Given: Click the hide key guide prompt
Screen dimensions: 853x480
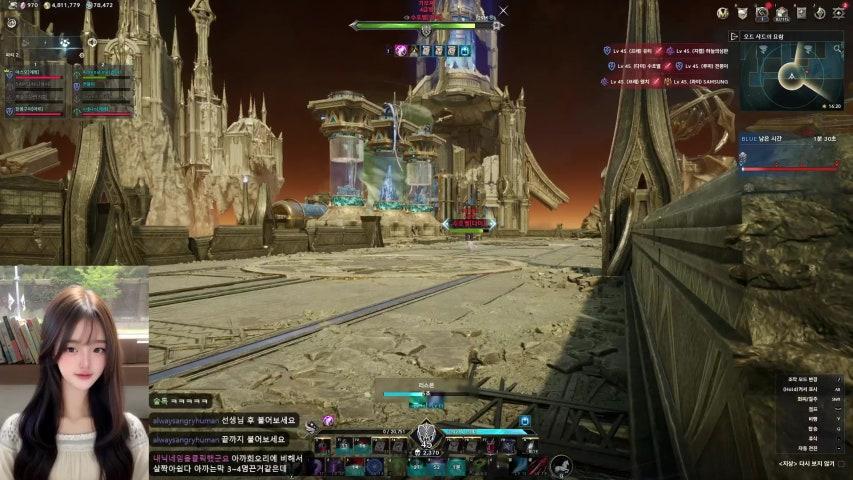Looking at the screenshot, I should tap(806, 463).
